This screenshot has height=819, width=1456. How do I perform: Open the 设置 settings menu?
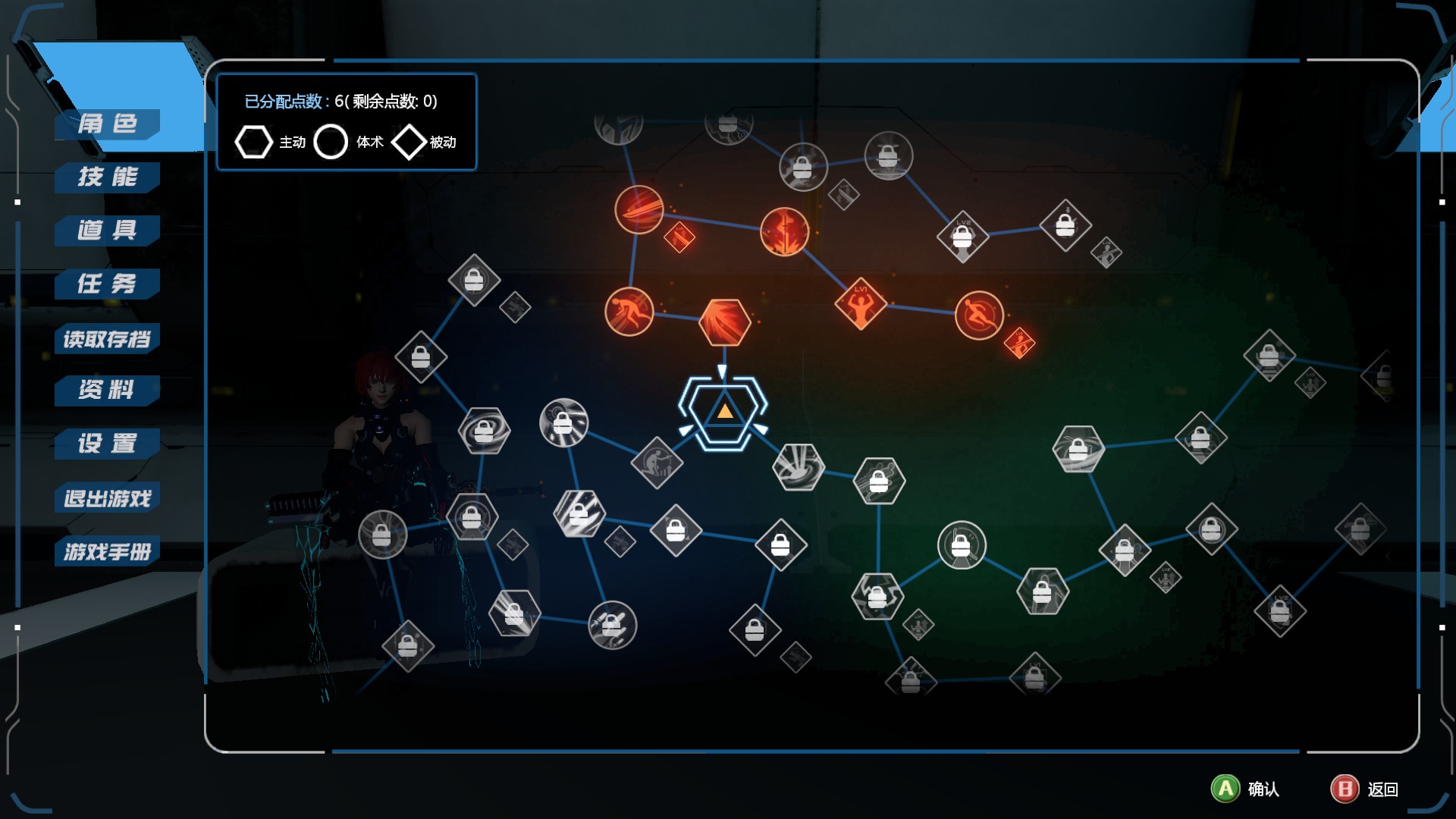(x=108, y=443)
